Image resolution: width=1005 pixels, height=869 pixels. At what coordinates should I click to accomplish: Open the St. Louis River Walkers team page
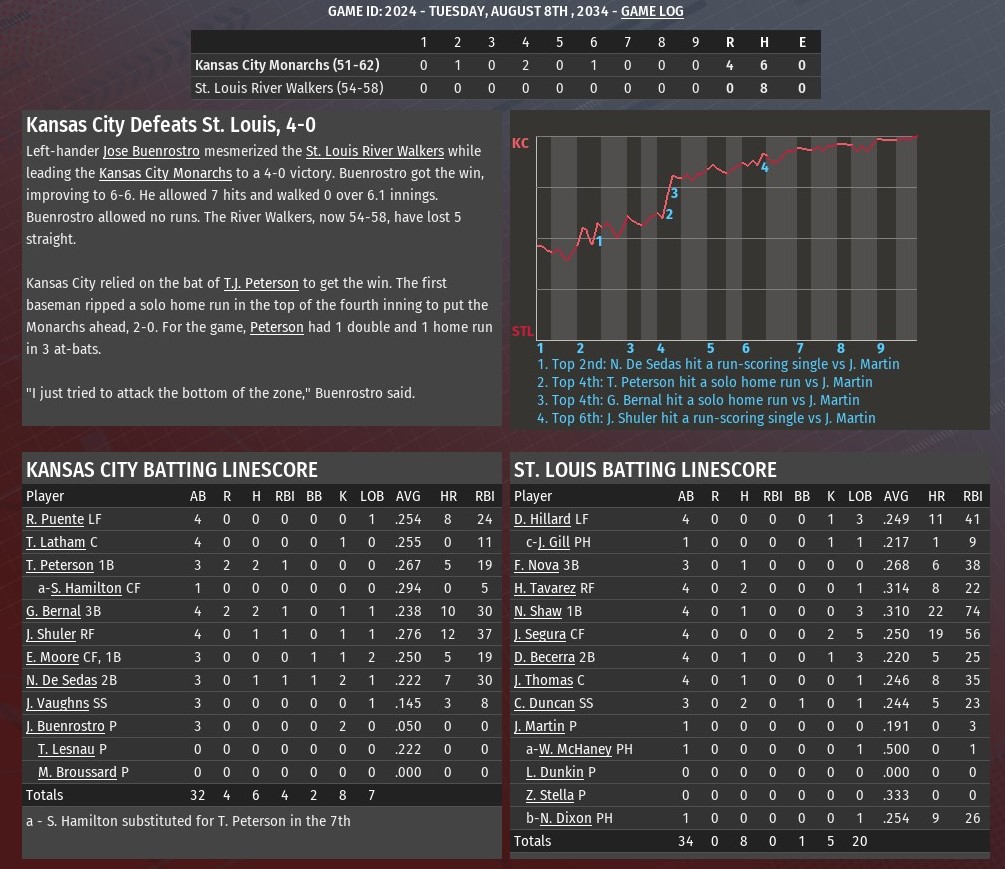point(375,151)
